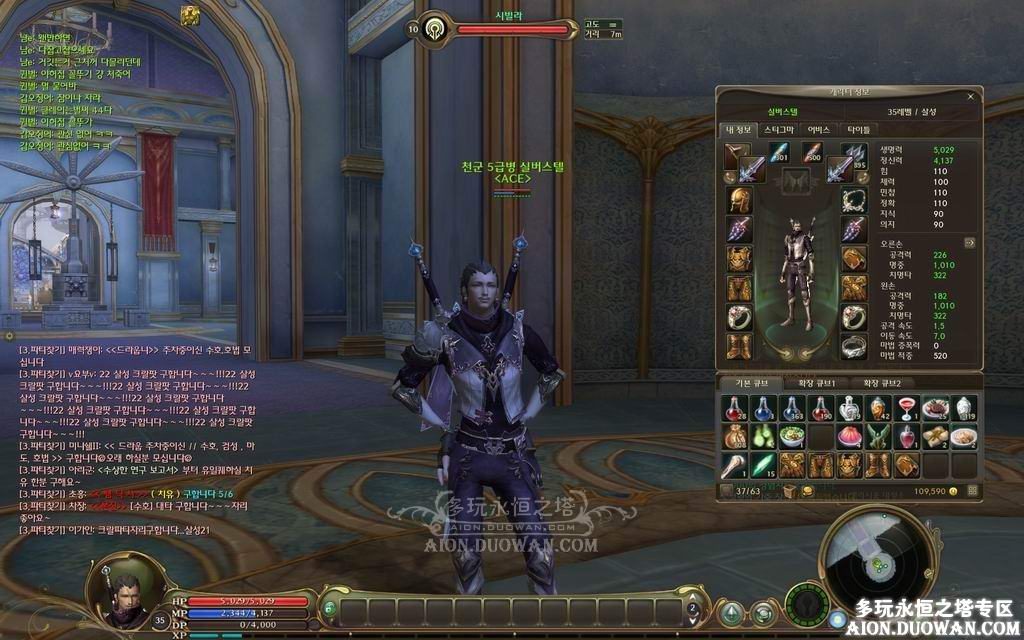The height and width of the screenshot is (640, 1024).
Task: Use the wine glass item in inventory
Action: pyautogui.click(x=907, y=408)
